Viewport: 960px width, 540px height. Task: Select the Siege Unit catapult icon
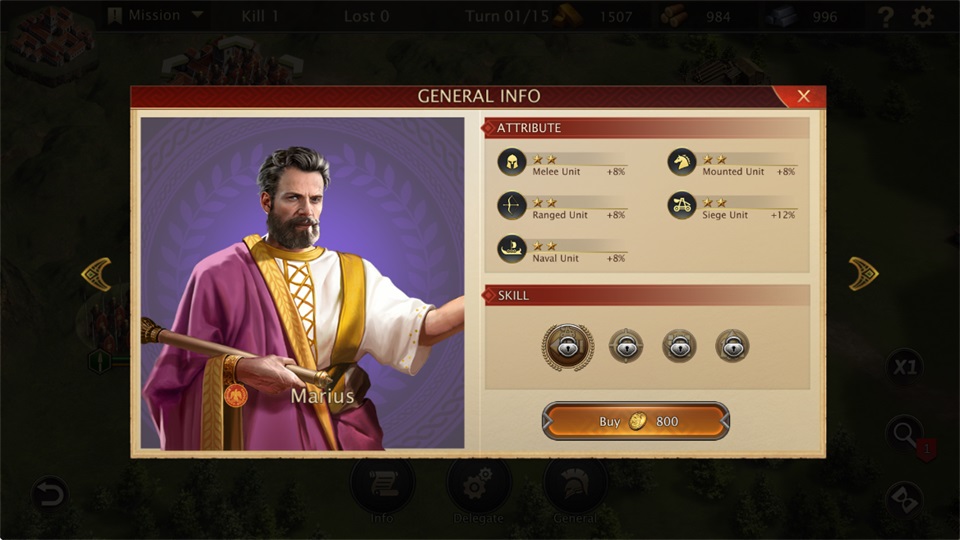coord(682,205)
